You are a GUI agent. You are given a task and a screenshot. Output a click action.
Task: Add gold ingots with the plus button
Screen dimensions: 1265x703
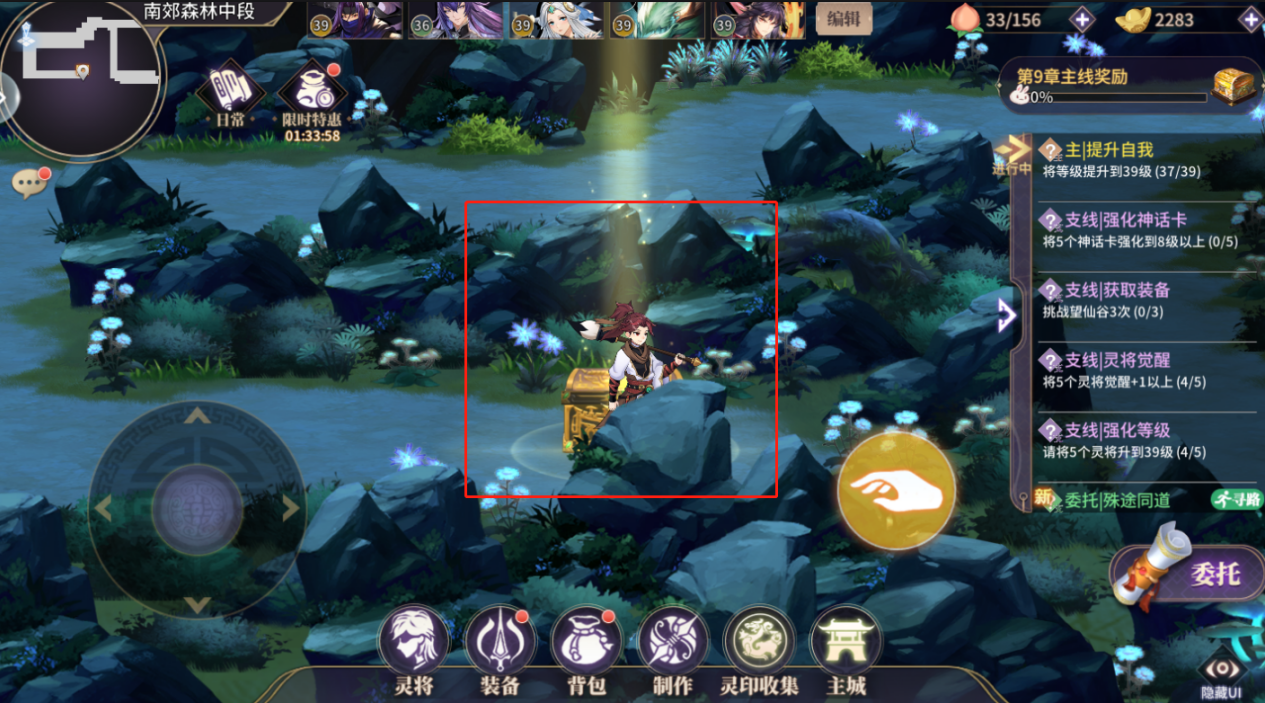coord(1250,19)
